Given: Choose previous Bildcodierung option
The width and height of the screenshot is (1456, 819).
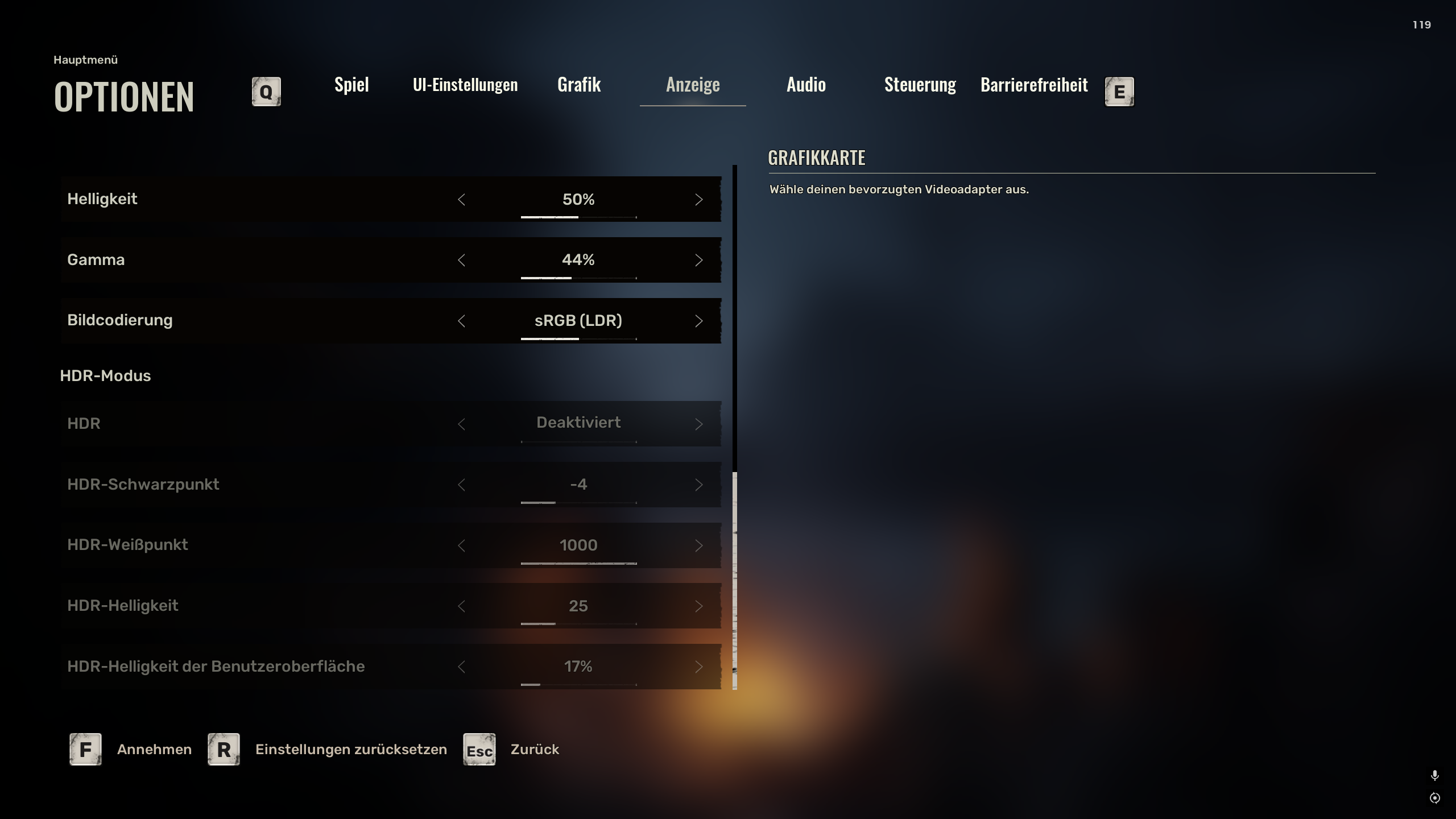Looking at the screenshot, I should coord(461,321).
